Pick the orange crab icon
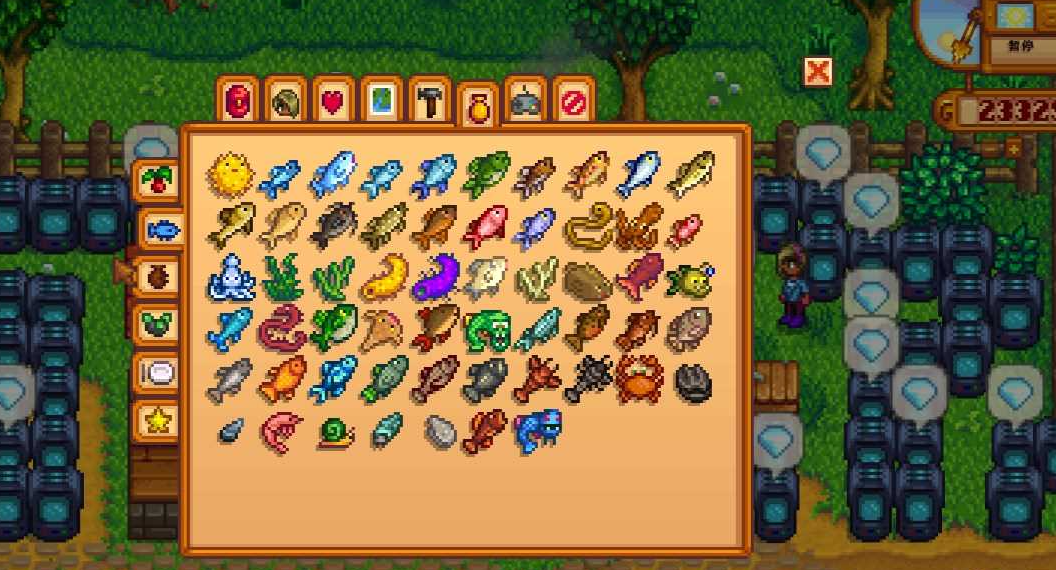The height and width of the screenshot is (570, 1056). pyautogui.click(x=639, y=380)
